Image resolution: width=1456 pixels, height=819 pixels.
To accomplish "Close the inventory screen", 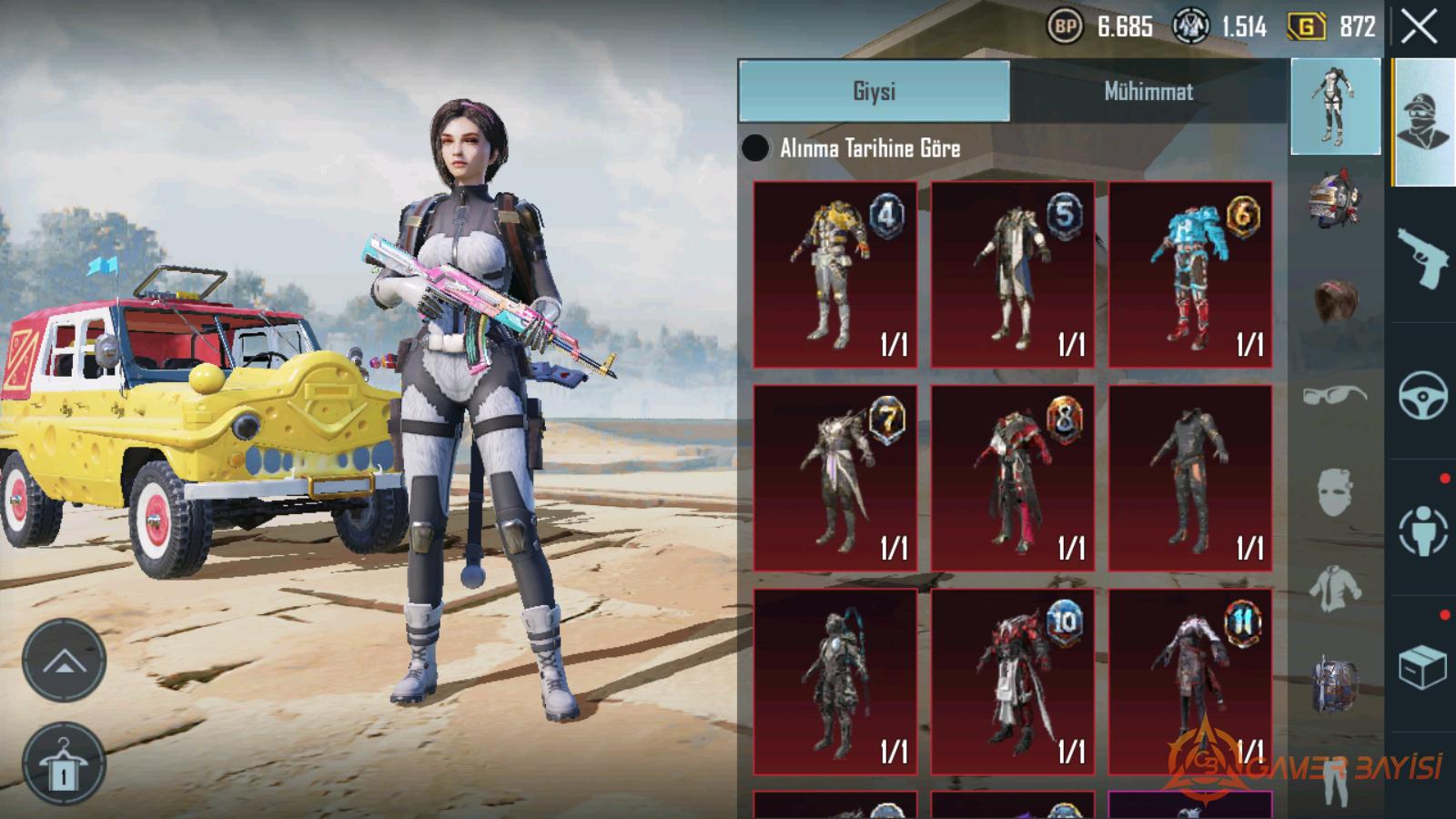I will tap(1419, 27).
